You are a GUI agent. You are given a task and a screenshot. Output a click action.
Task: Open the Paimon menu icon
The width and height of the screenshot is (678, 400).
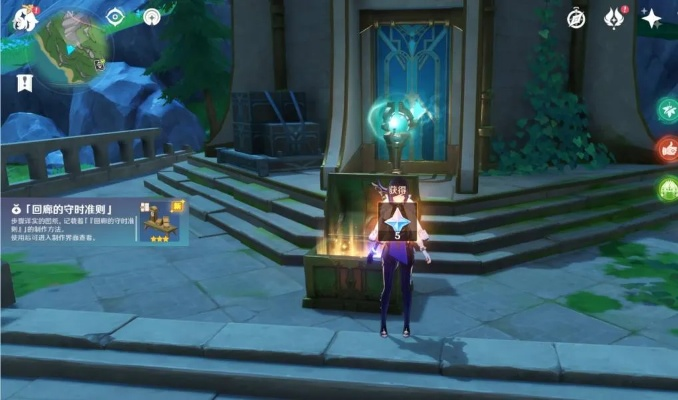tap(18, 18)
